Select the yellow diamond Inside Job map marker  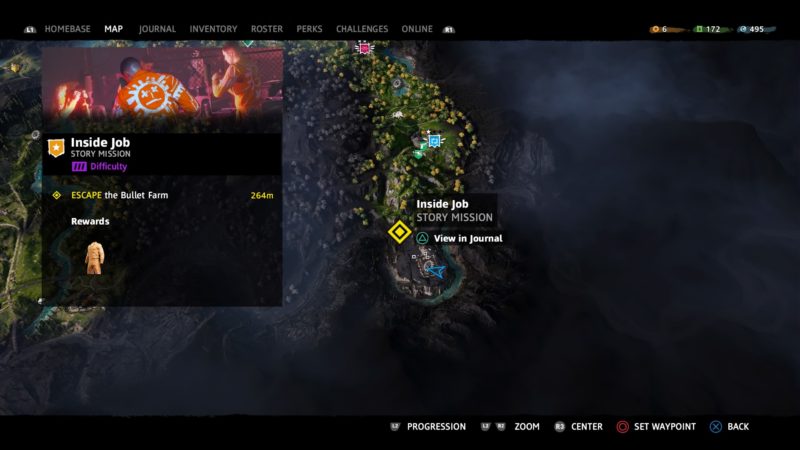(x=399, y=232)
